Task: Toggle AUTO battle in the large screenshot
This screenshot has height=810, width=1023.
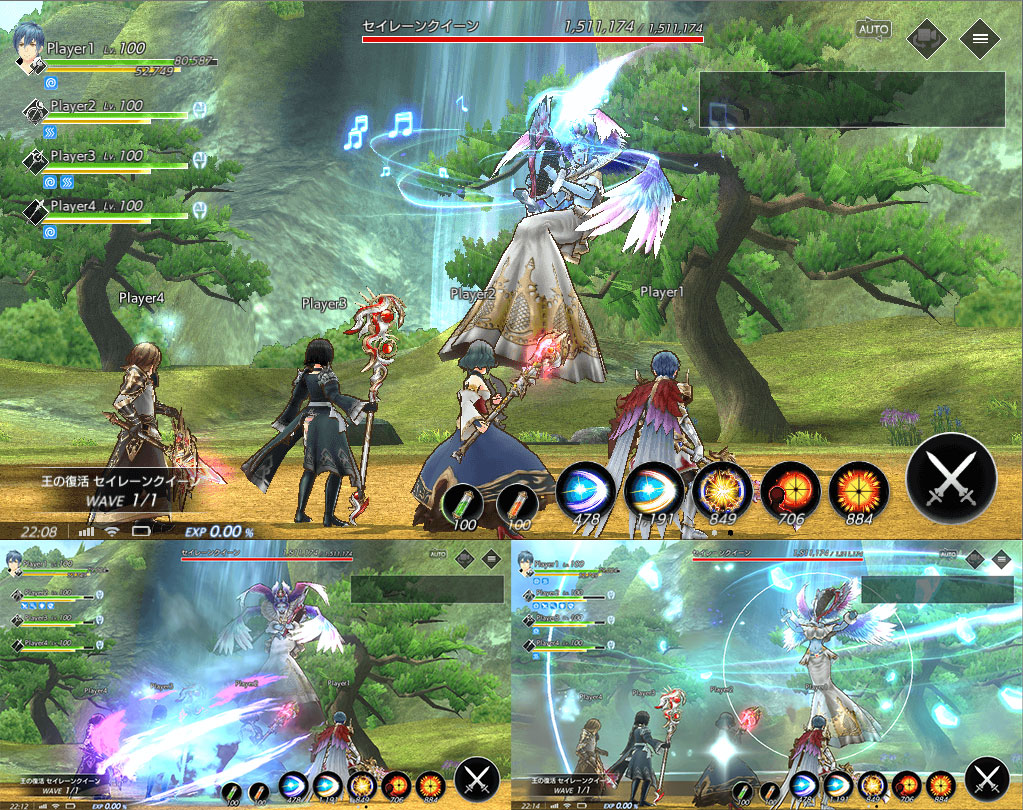Action: [873, 29]
